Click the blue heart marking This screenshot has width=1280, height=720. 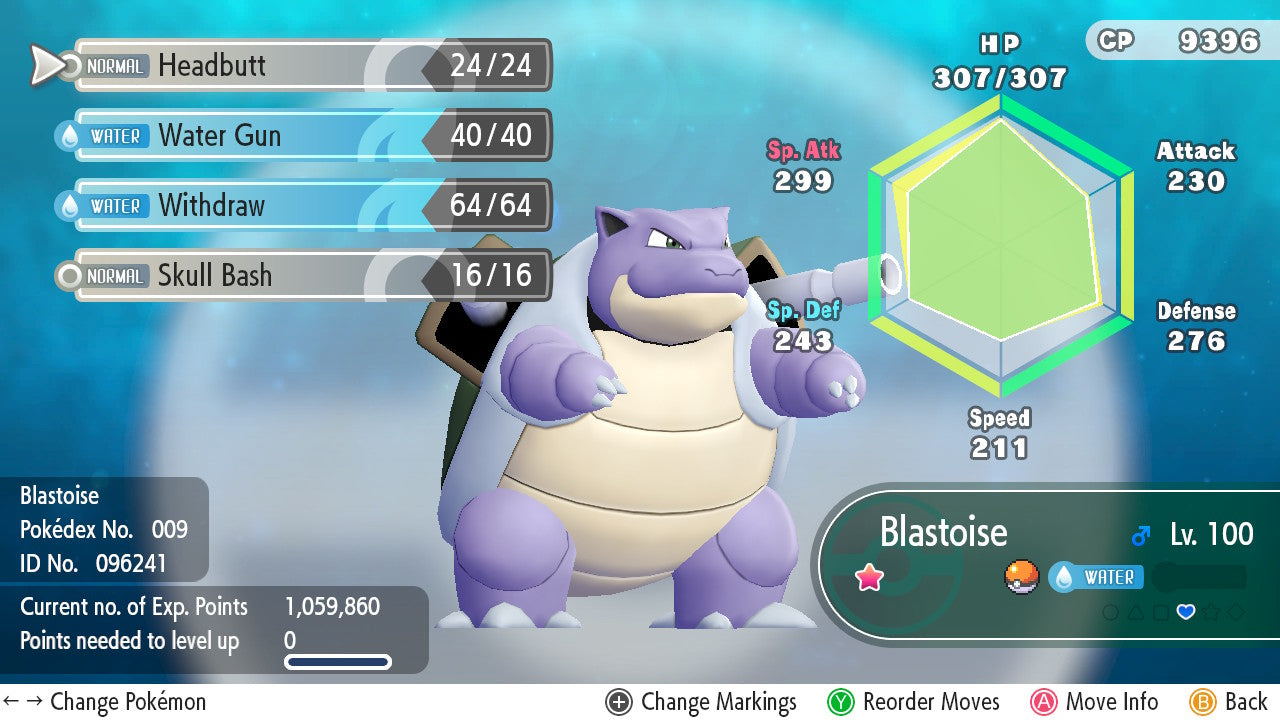point(1186,612)
